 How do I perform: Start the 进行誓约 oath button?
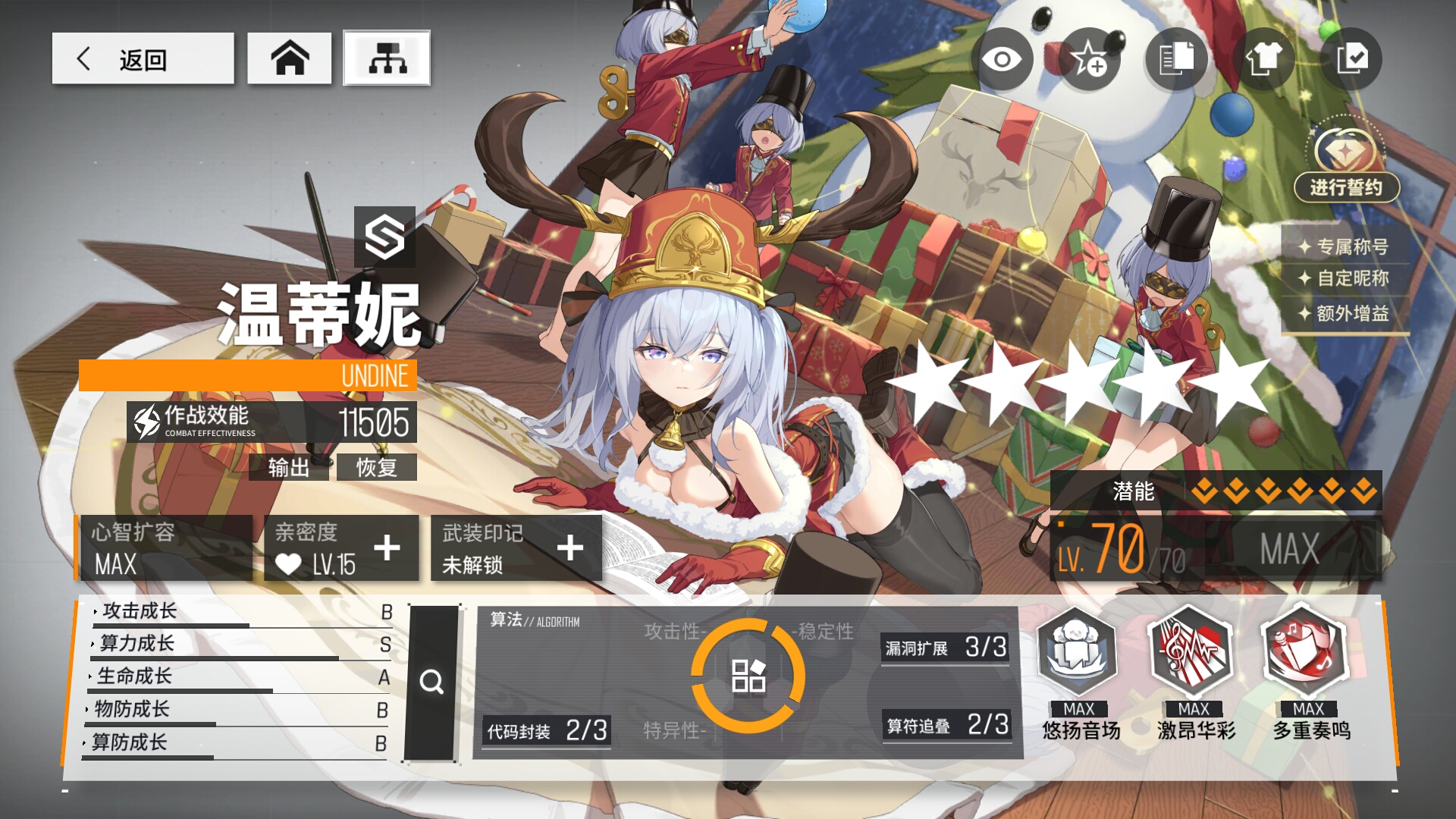point(1346,187)
